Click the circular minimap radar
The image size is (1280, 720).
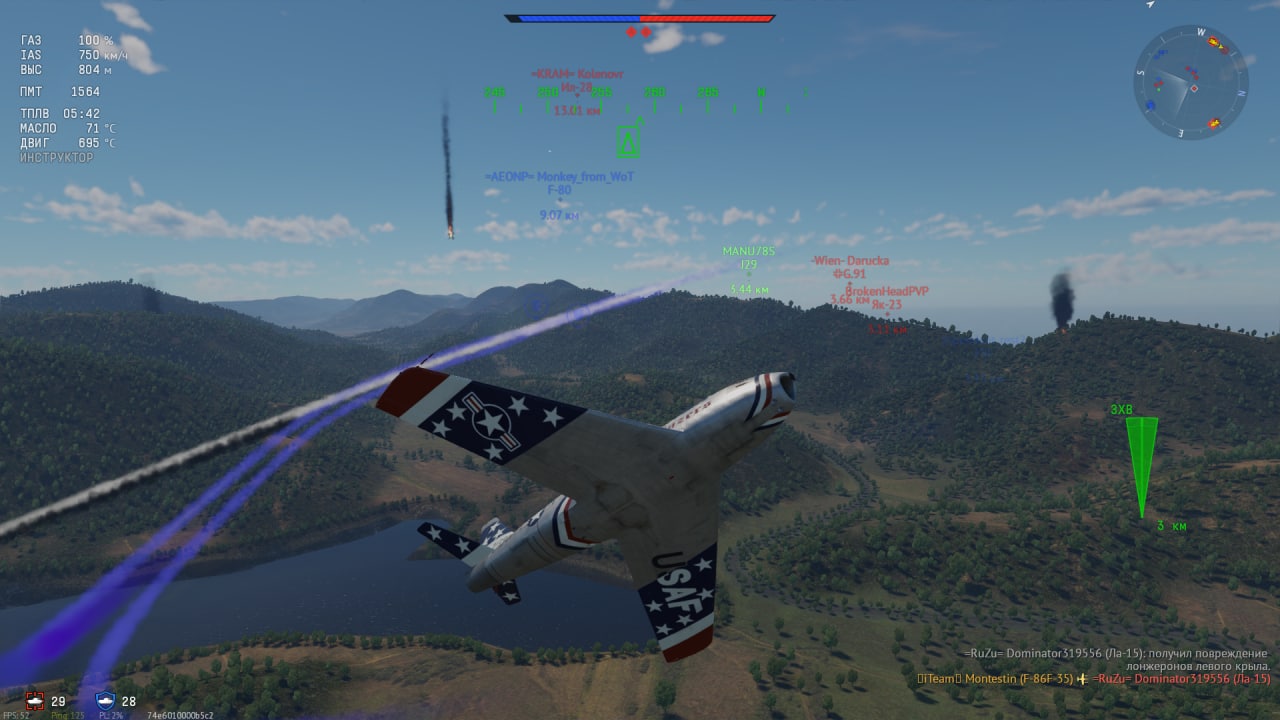coord(1190,82)
